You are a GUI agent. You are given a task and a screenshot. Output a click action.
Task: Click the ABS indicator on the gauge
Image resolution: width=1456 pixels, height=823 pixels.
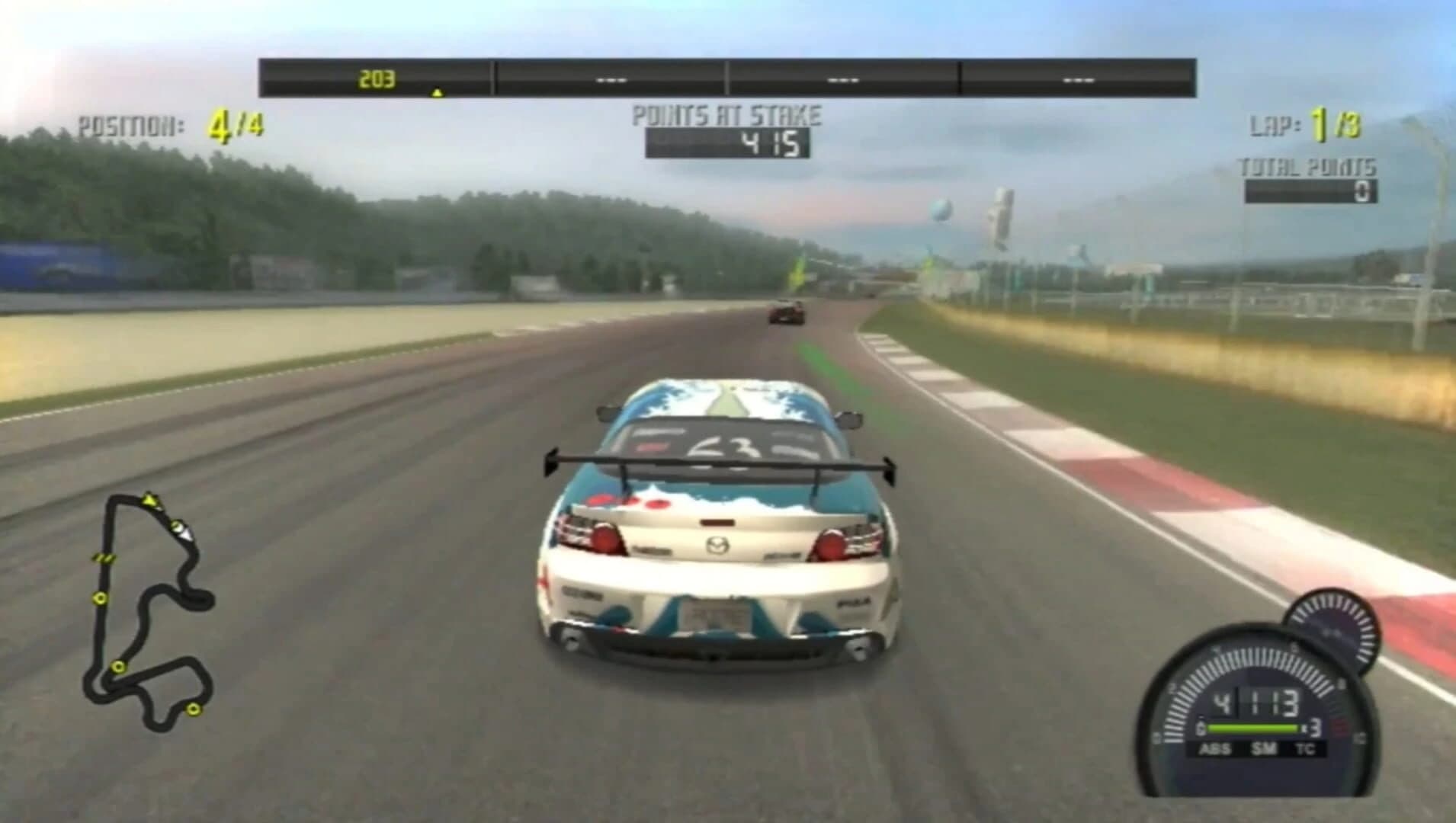point(1214,748)
